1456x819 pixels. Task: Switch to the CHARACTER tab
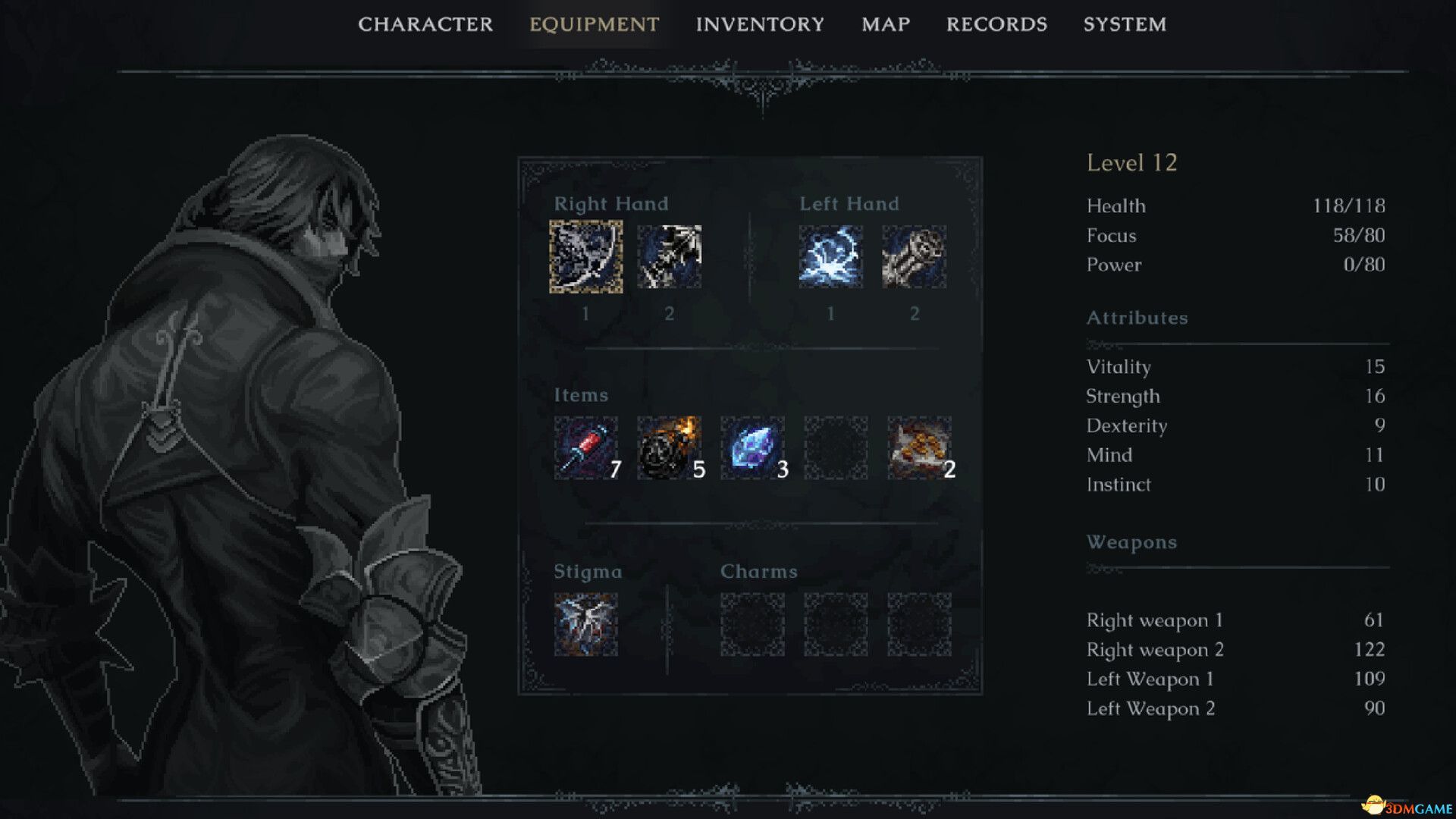click(425, 24)
